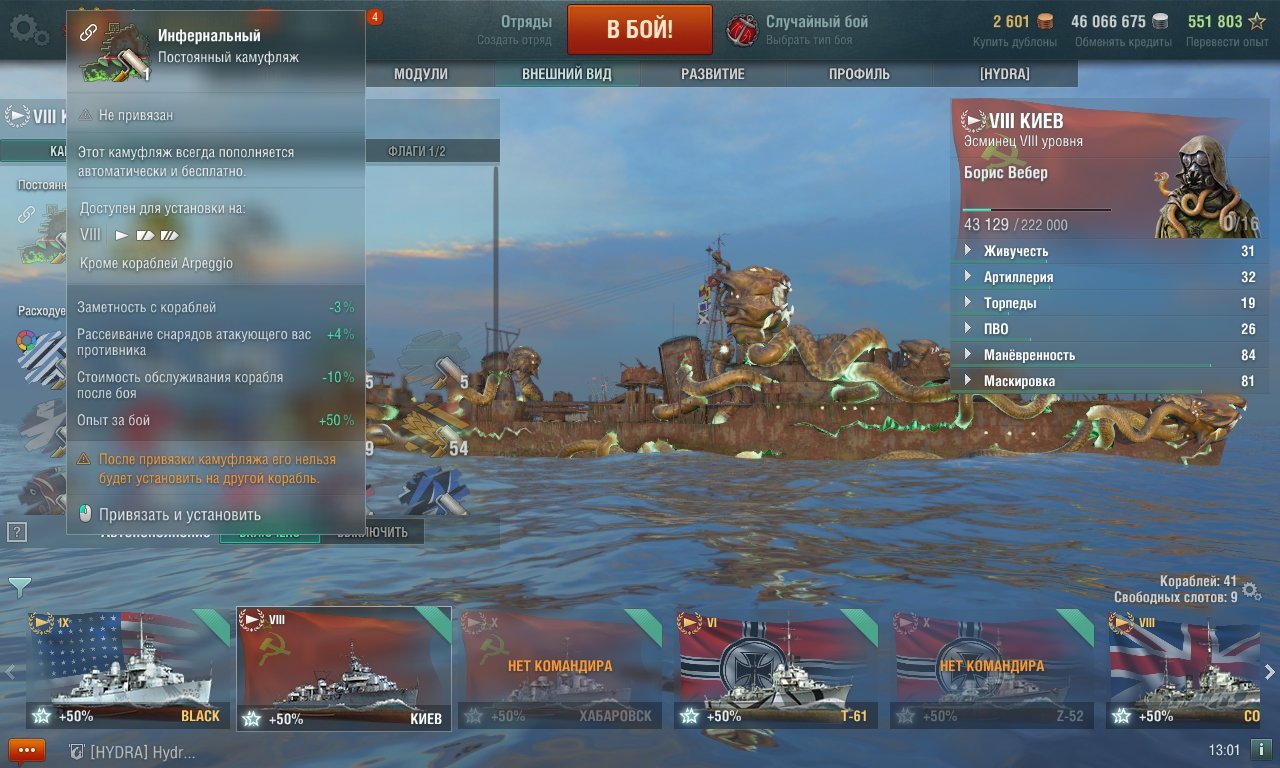Buy doubloons from the doubloon counter
The image size is (1280, 768).
1014,30
